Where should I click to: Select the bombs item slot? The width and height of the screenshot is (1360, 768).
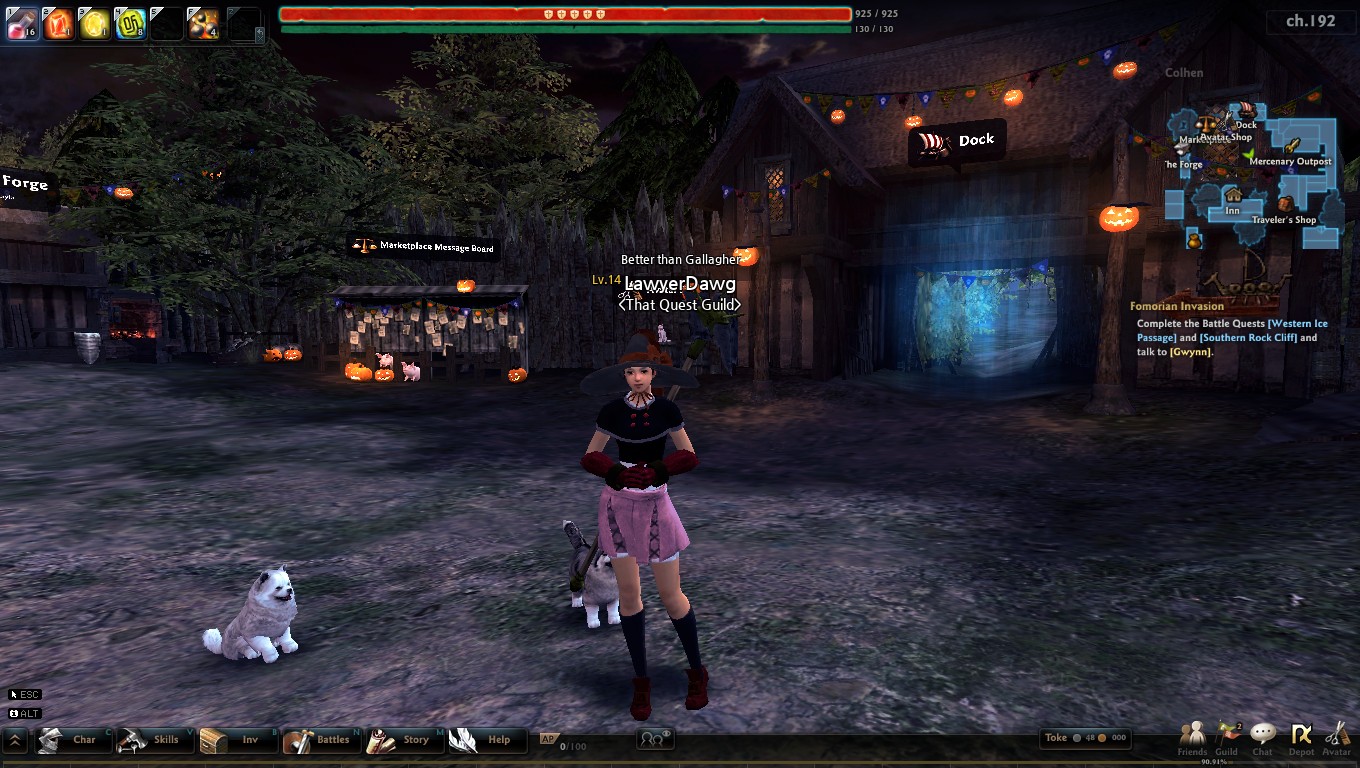[x=204, y=23]
